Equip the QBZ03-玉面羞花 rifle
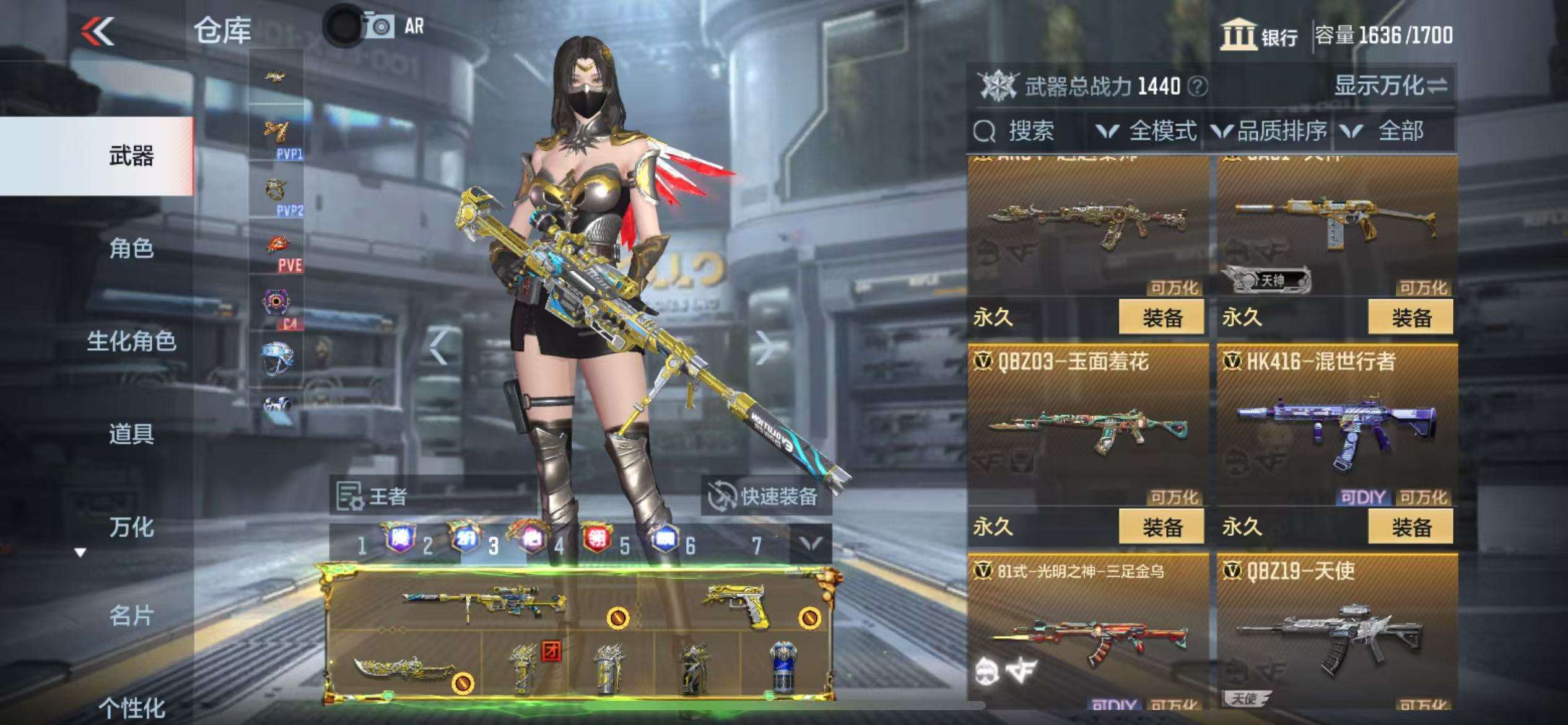The image size is (1568, 725). click(1161, 527)
